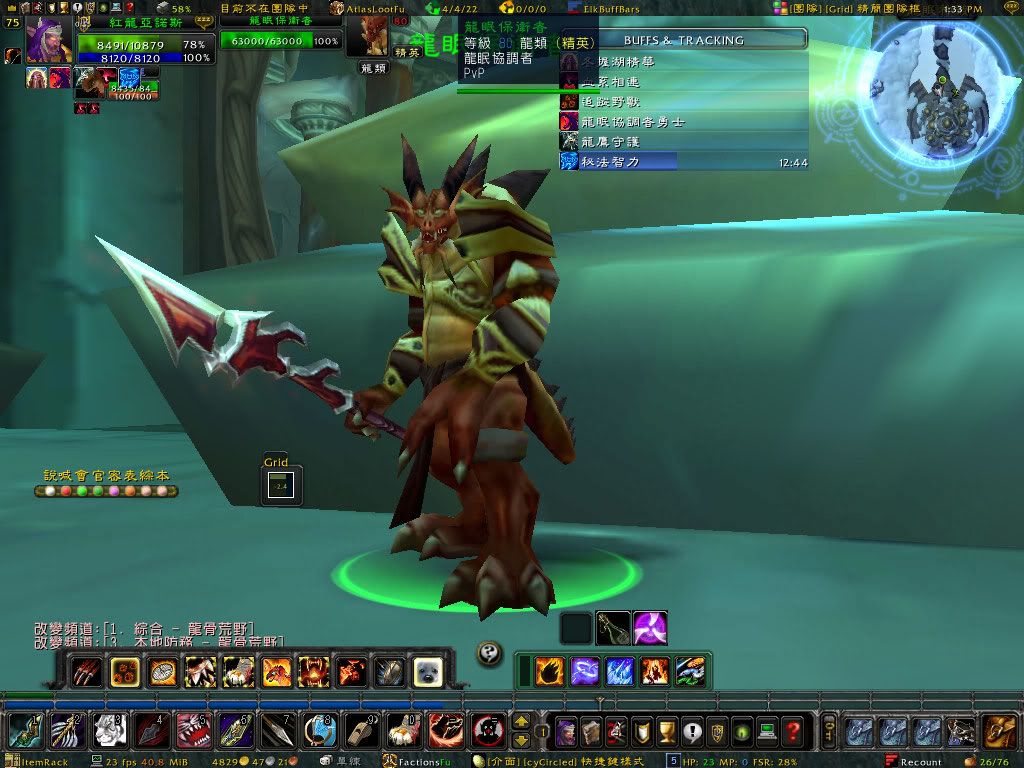This screenshot has width=1024, height=768.
Task: Open the main backpack bag slot
Action: click(x=998, y=731)
